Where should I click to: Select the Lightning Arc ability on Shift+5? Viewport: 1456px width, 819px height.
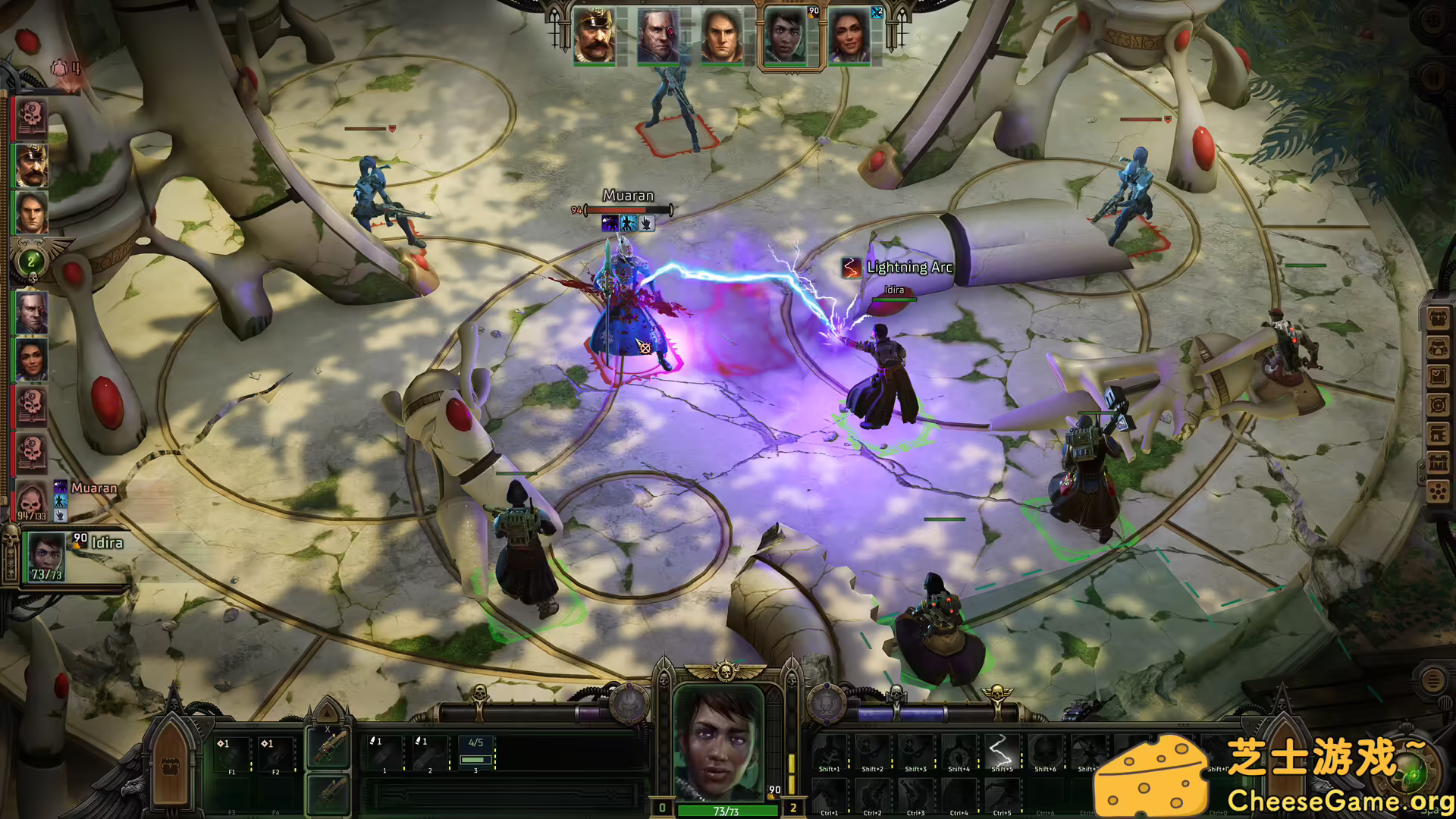tap(1001, 750)
